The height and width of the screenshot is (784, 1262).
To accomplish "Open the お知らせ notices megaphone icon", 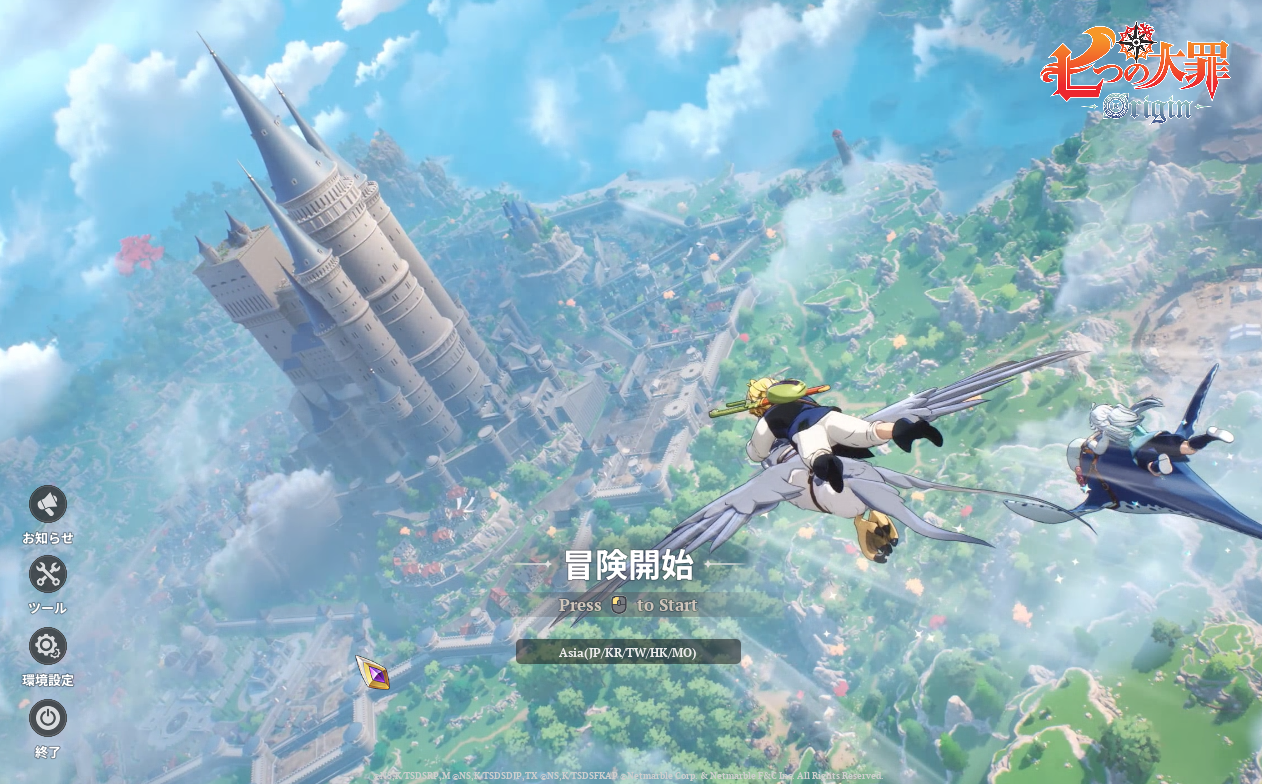I will (48, 505).
